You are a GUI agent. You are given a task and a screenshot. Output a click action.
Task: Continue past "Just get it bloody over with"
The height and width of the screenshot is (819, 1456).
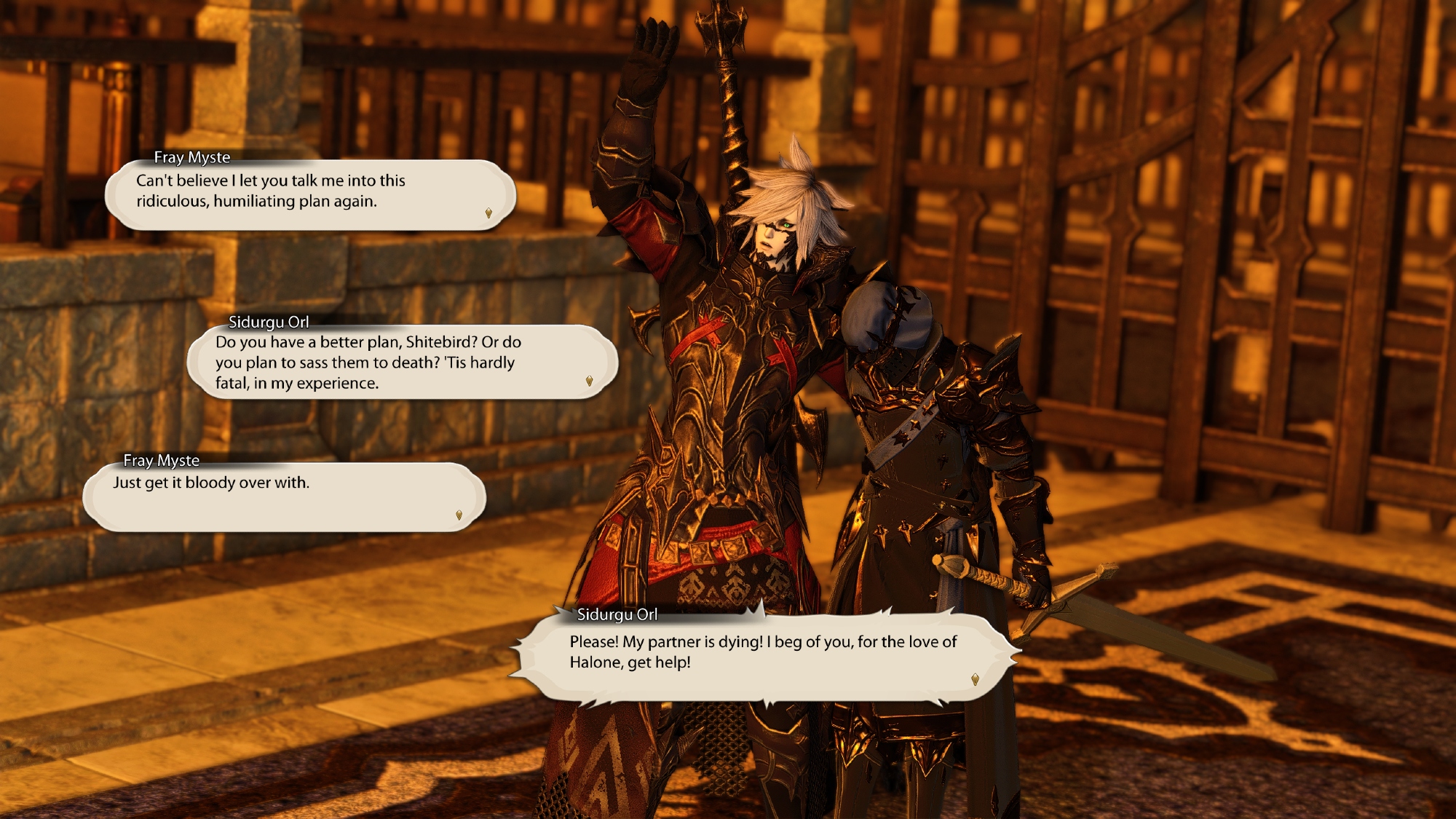tap(459, 515)
